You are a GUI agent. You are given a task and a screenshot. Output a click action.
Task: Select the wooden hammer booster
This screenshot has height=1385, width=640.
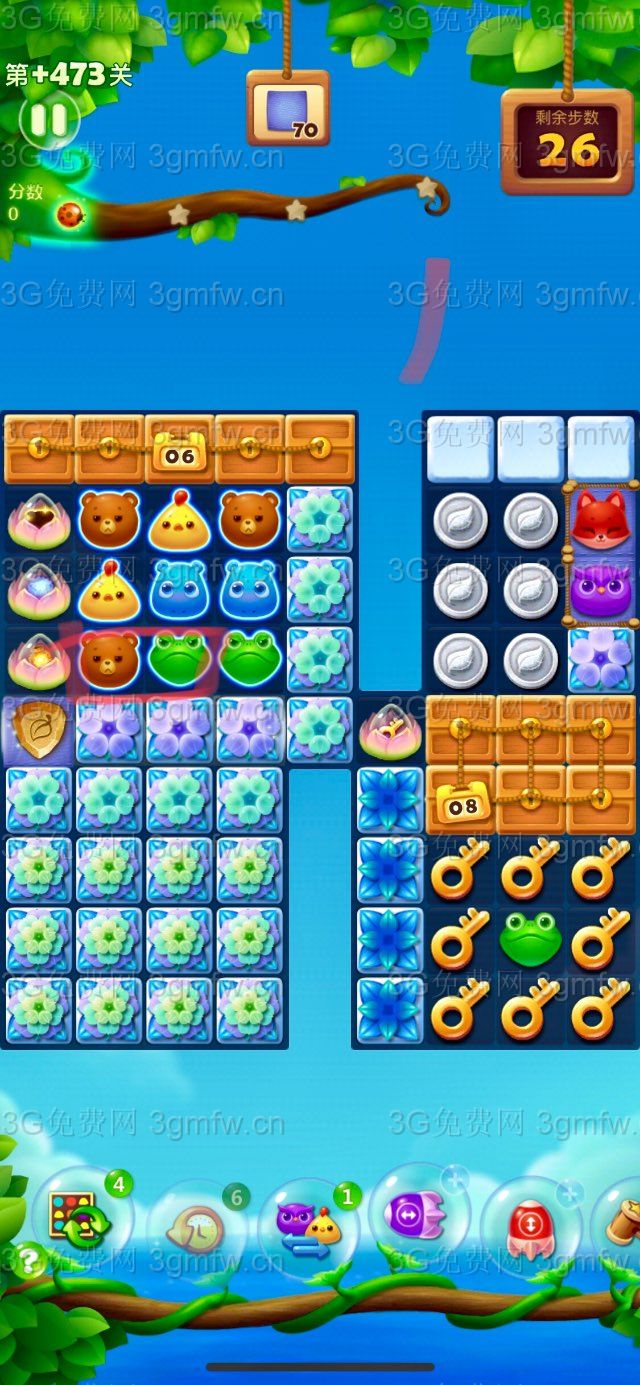tap(622, 1222)
